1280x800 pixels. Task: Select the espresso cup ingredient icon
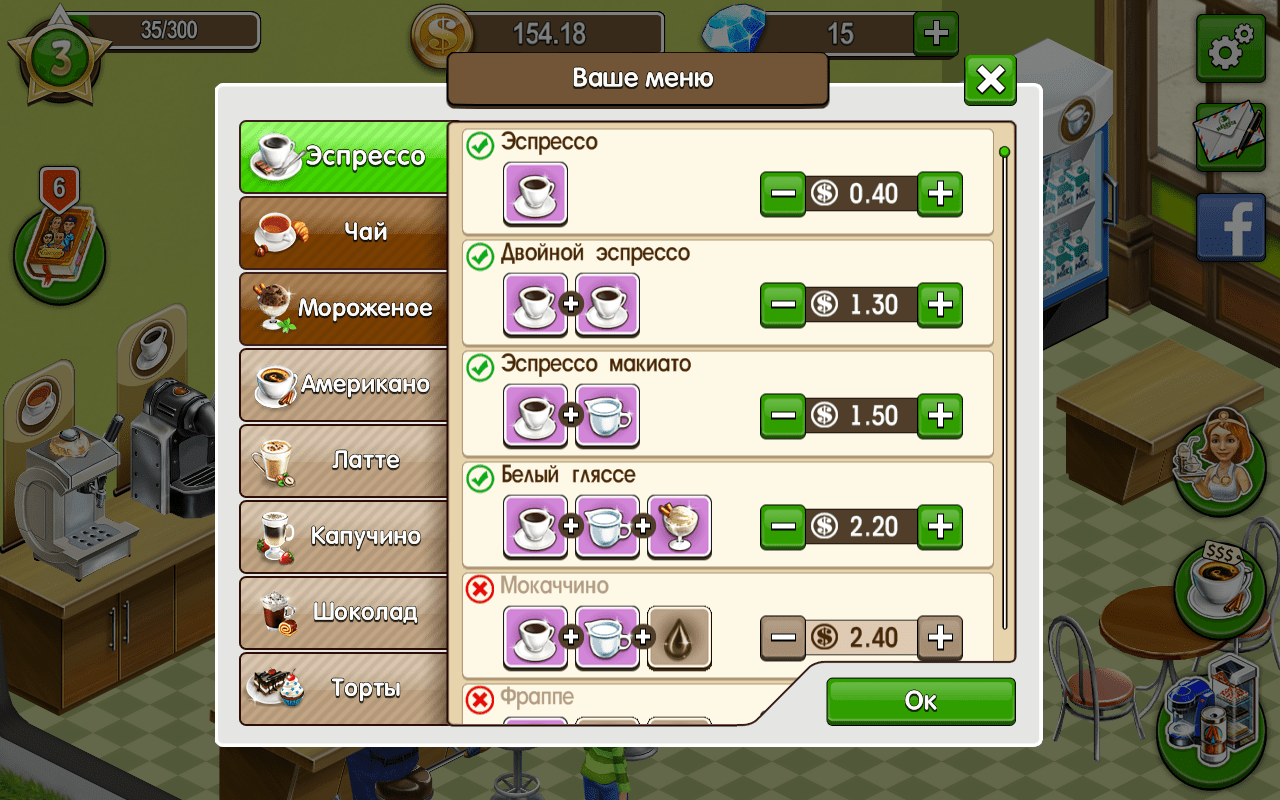[535, 193]
